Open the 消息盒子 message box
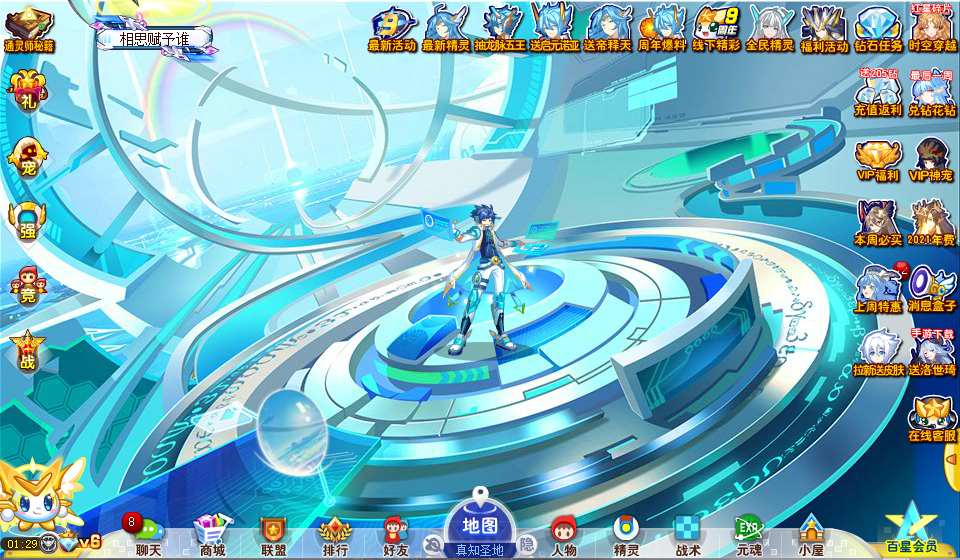 point(932,290)
